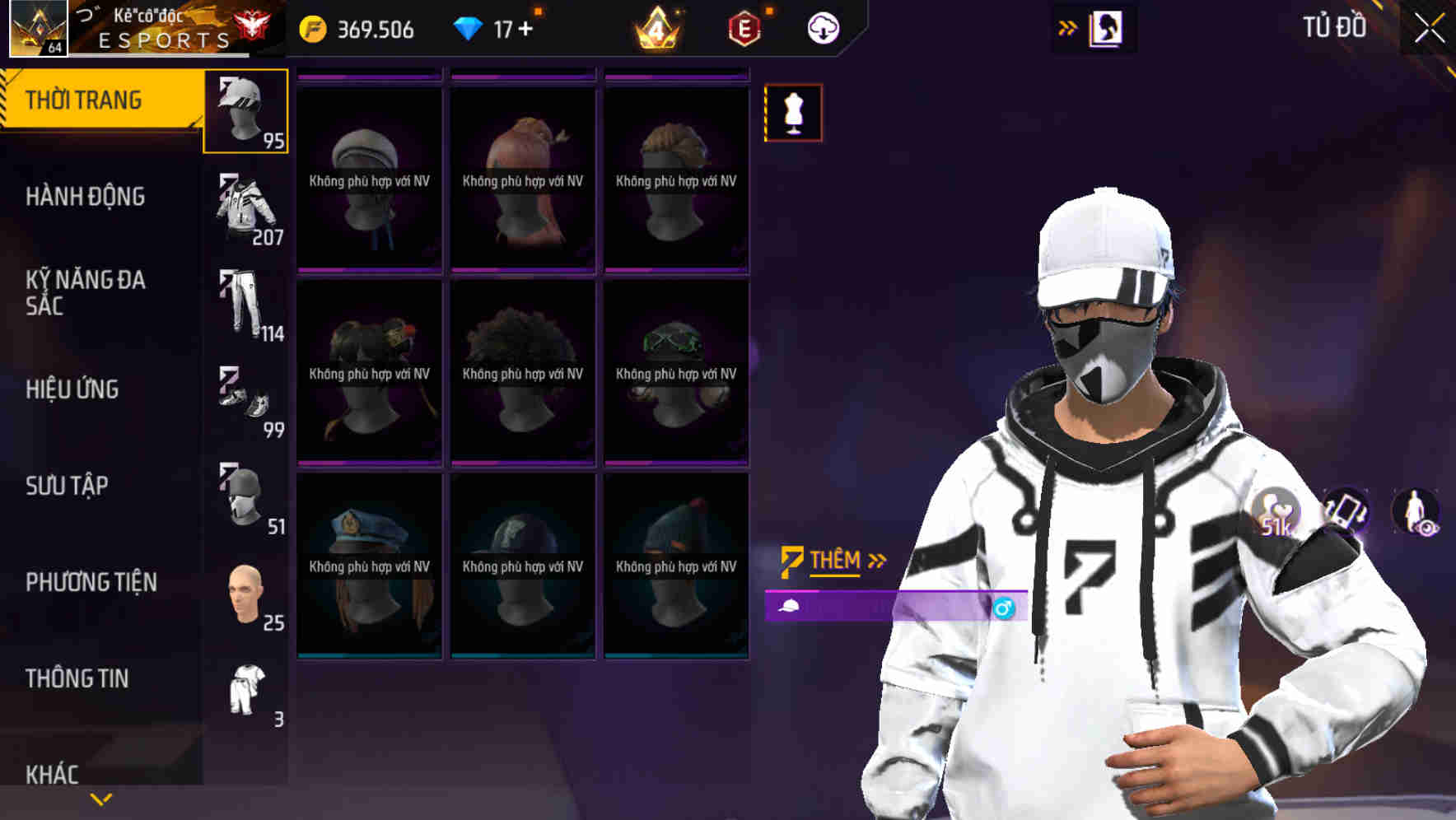Screen dimensions: 1456x820
Task: Expand the sidebar with the bottom chevron
Action: [x=99, y=798]
